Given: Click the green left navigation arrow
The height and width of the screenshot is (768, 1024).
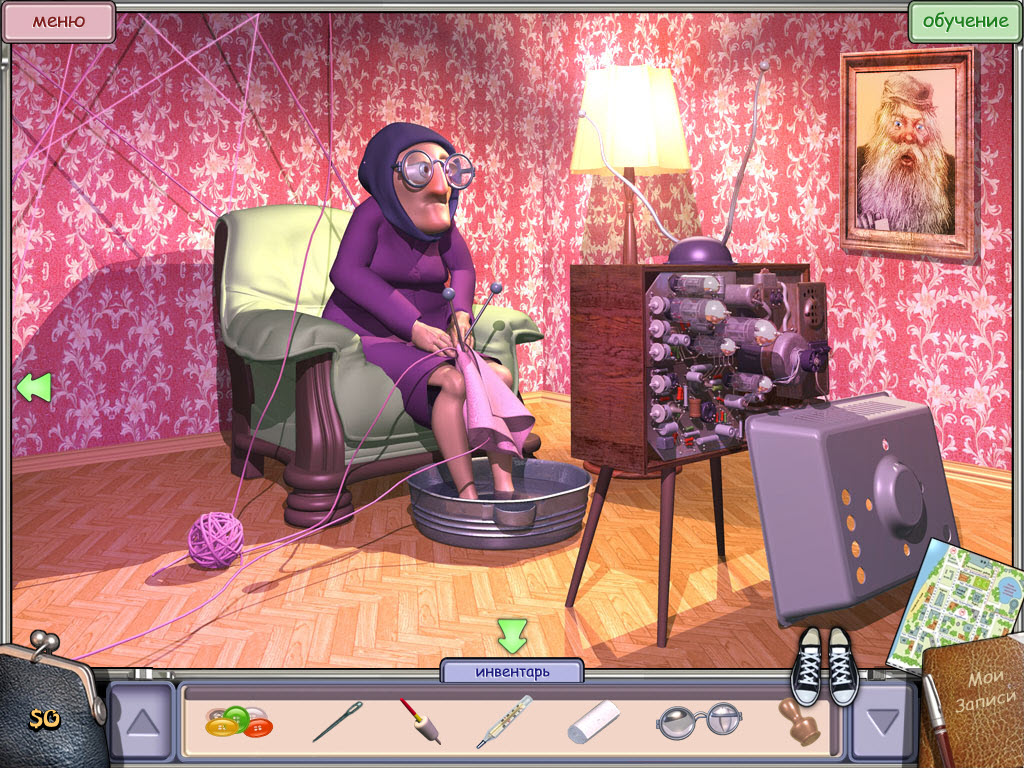Looking at the screenshot, I should [33, 387].
